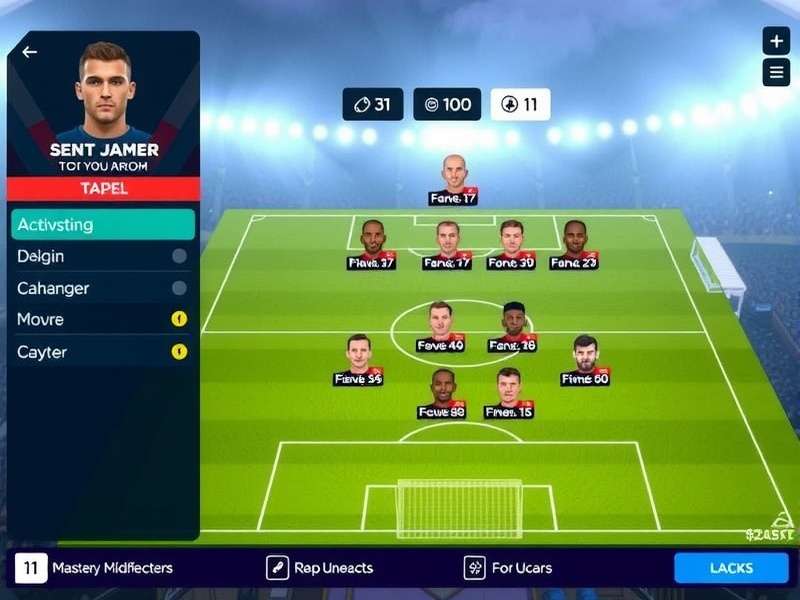Open the hamburger list menu
This screenshot has width=800, height=600.
[776, 72]
